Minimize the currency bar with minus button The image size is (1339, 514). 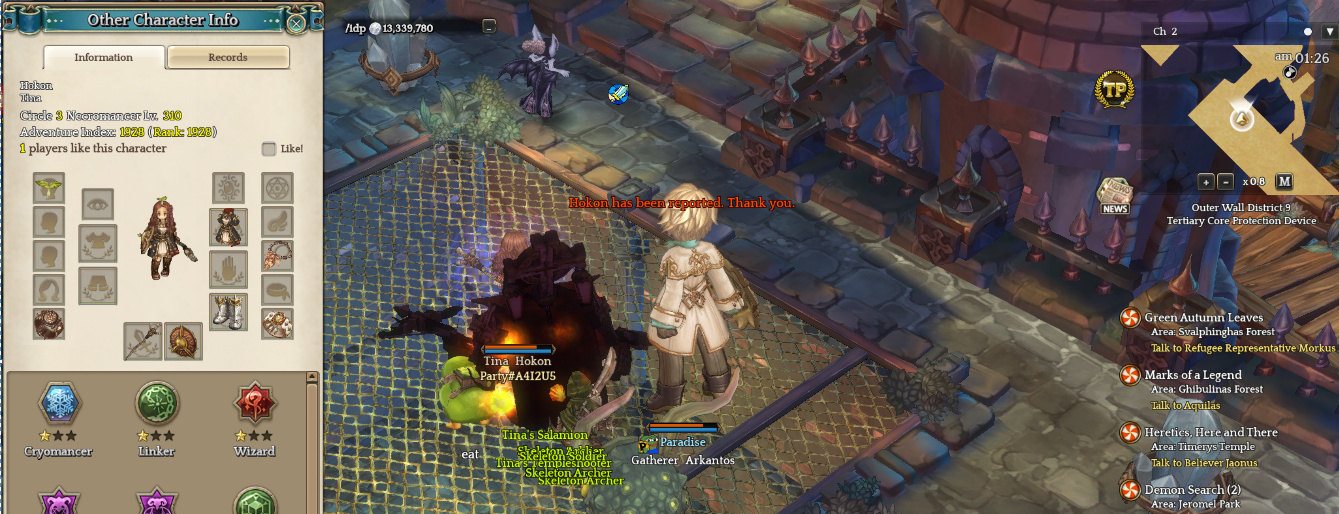[488, 27]
